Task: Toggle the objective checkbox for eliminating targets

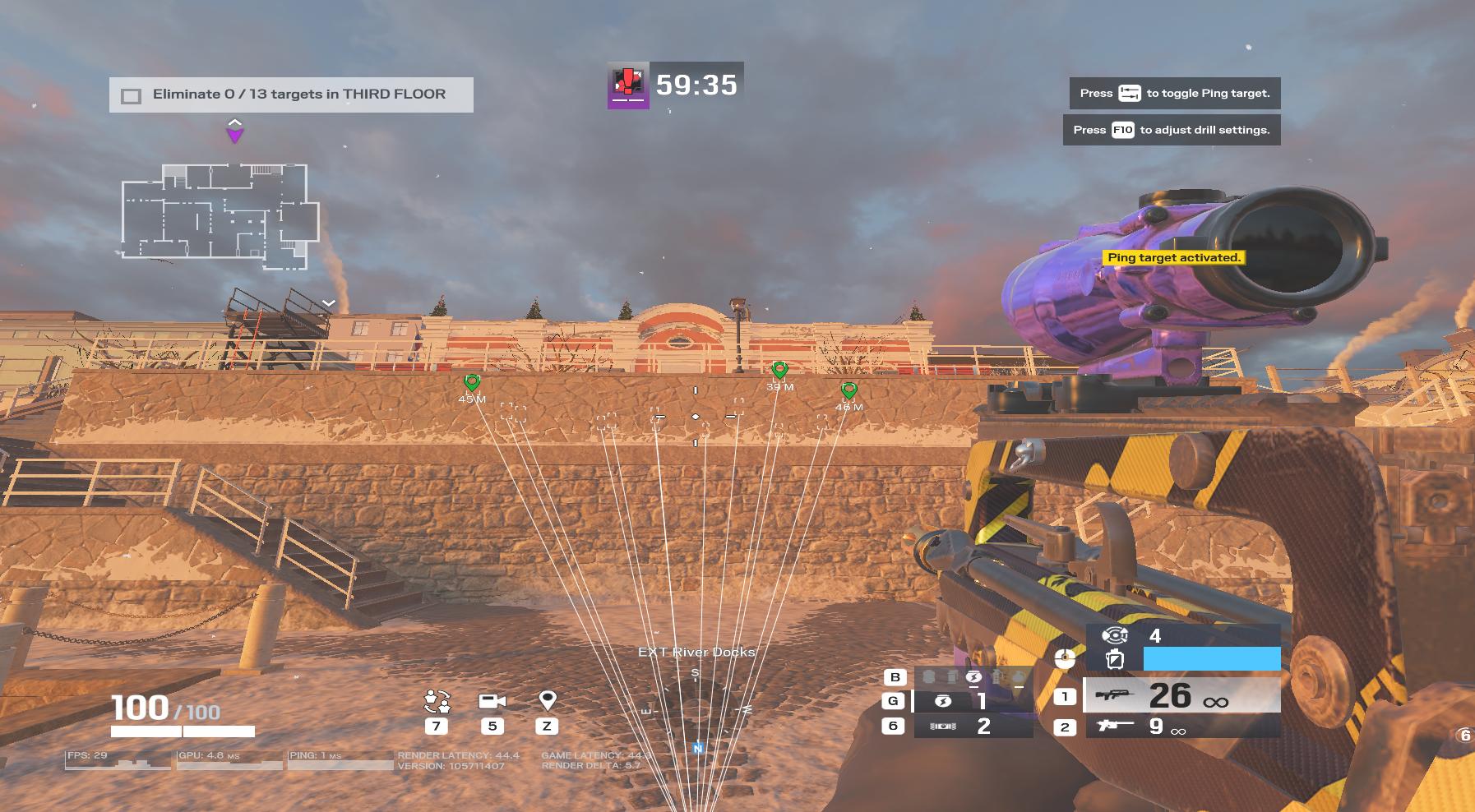Action: click(131, 96)
